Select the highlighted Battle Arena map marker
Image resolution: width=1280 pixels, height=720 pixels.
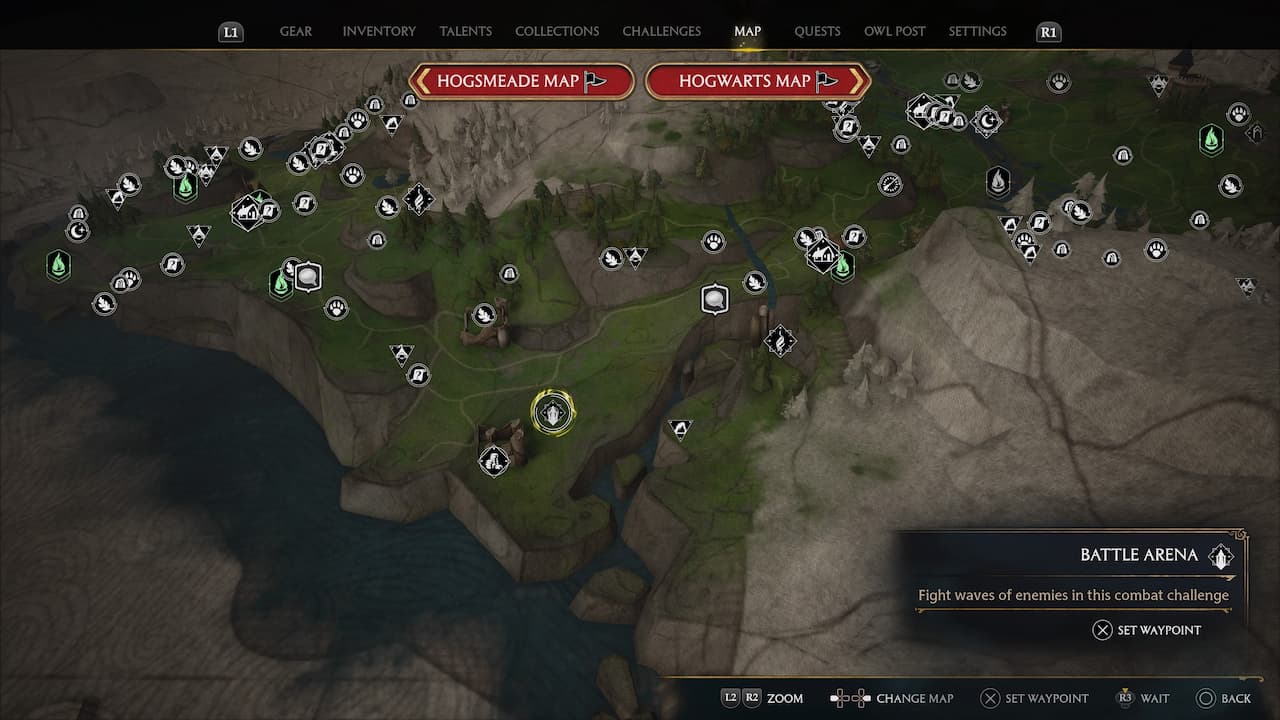pyautogui.click(x=552, y=413)
